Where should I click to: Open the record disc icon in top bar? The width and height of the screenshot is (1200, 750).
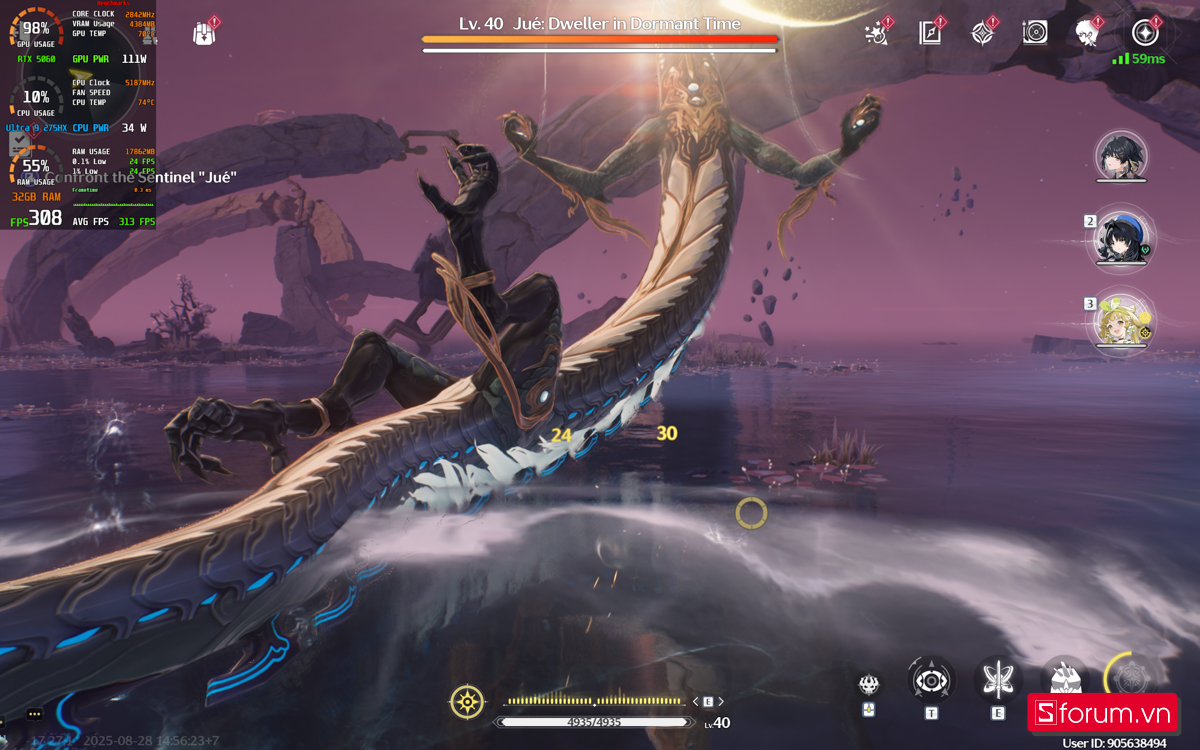[x=1035, y=32]
